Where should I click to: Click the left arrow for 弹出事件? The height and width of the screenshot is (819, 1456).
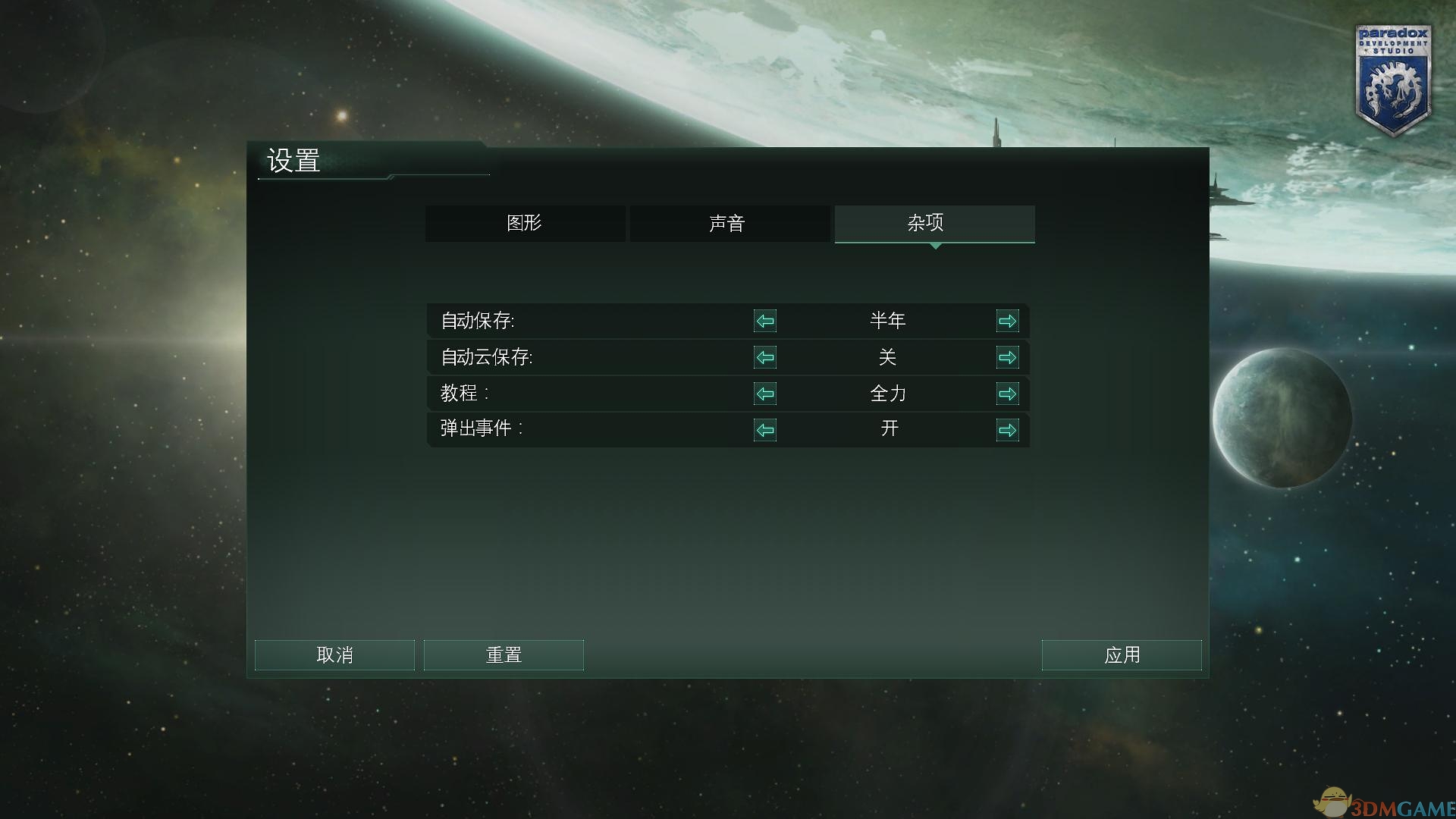click(x=765, y=430)
